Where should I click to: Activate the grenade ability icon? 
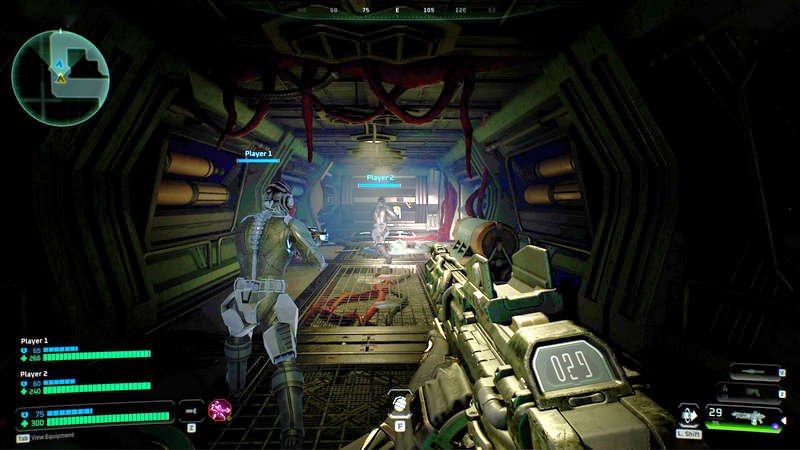pyautogui.click(x=399, y=404)
